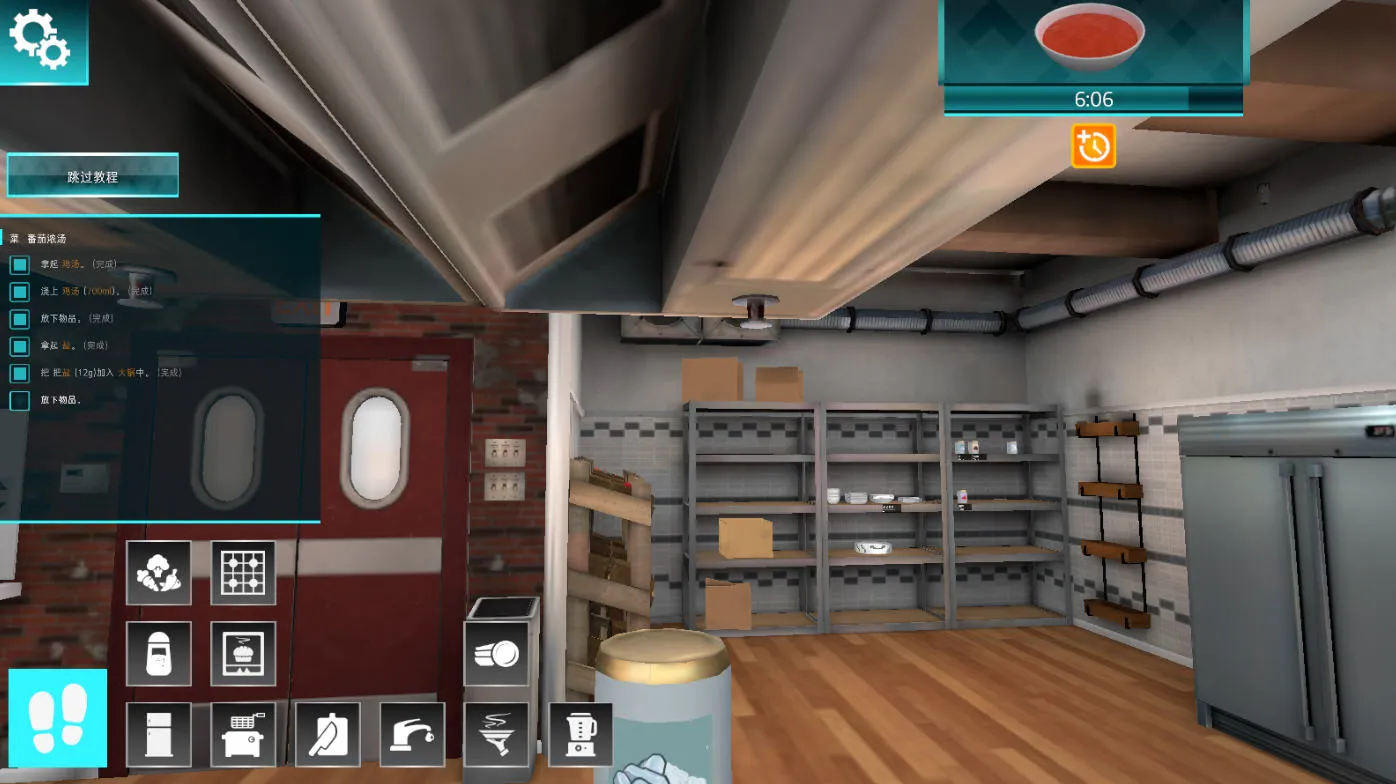Open the oven baking icon

[x=244, y=654]
